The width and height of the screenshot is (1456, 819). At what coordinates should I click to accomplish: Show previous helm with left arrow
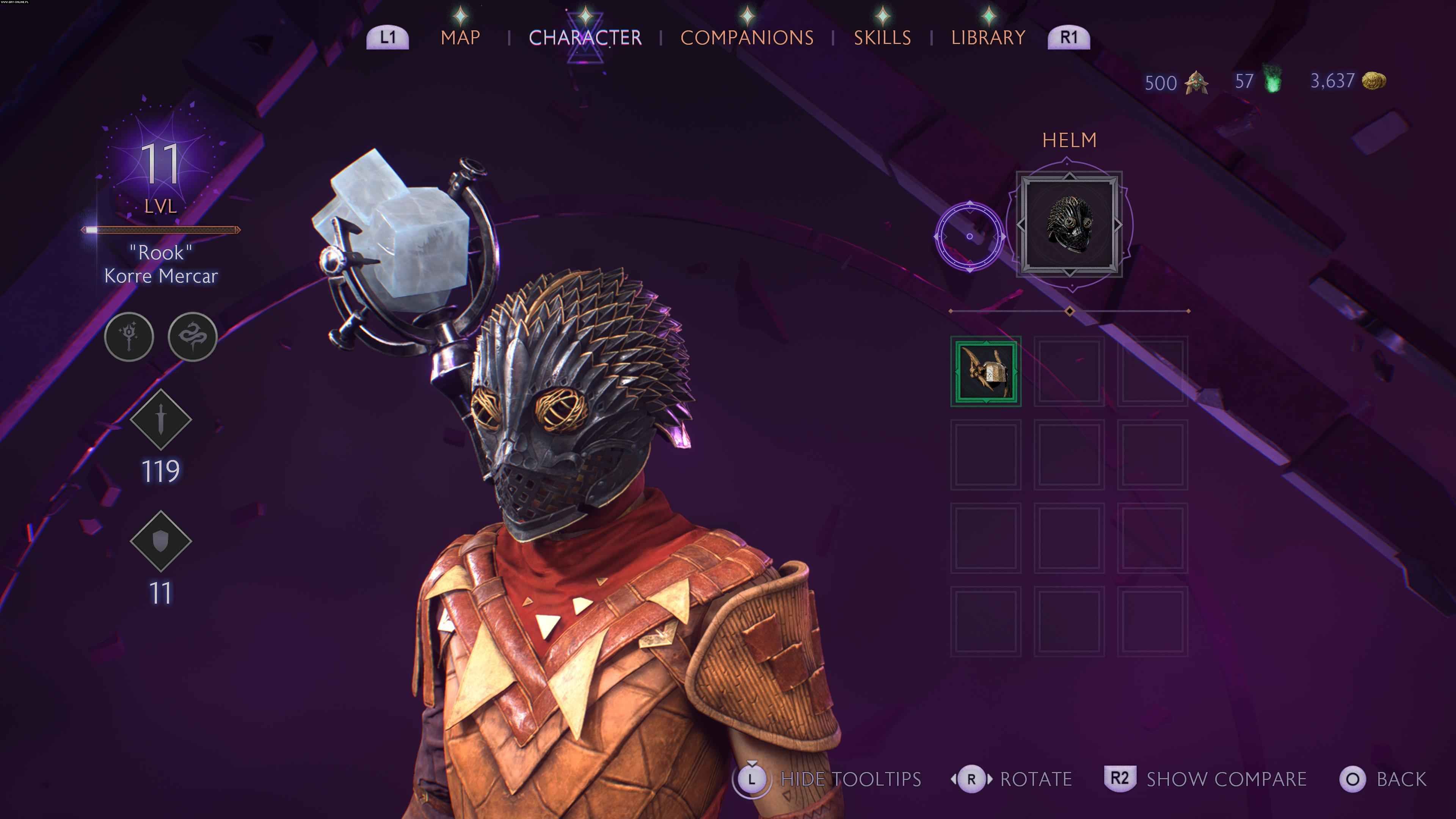pyautogui.click(x=1021, y=224)
